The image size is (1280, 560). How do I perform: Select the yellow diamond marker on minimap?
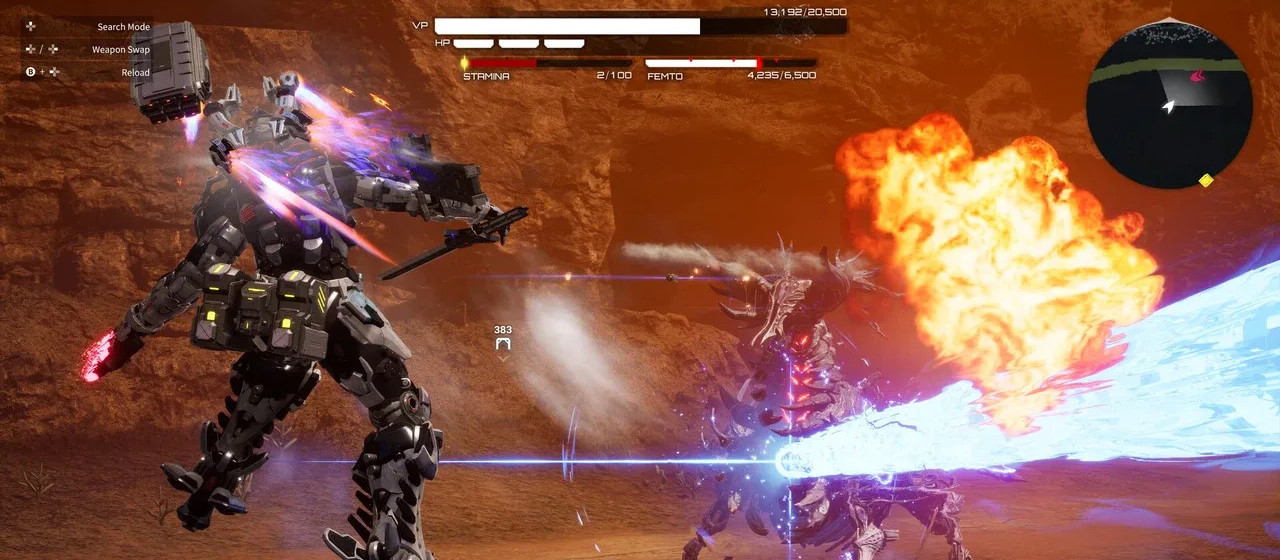click(x=1206, y=181)
